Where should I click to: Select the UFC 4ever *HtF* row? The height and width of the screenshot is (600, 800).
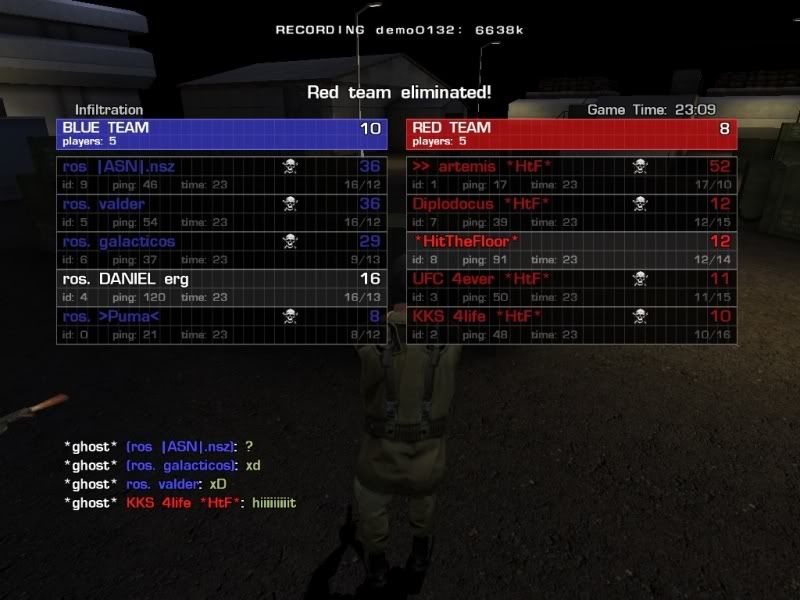(571, 288)
